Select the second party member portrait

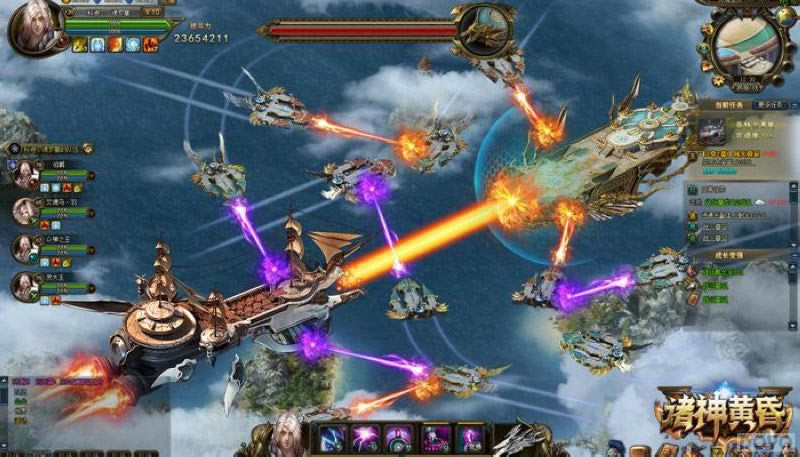point(24,211)
